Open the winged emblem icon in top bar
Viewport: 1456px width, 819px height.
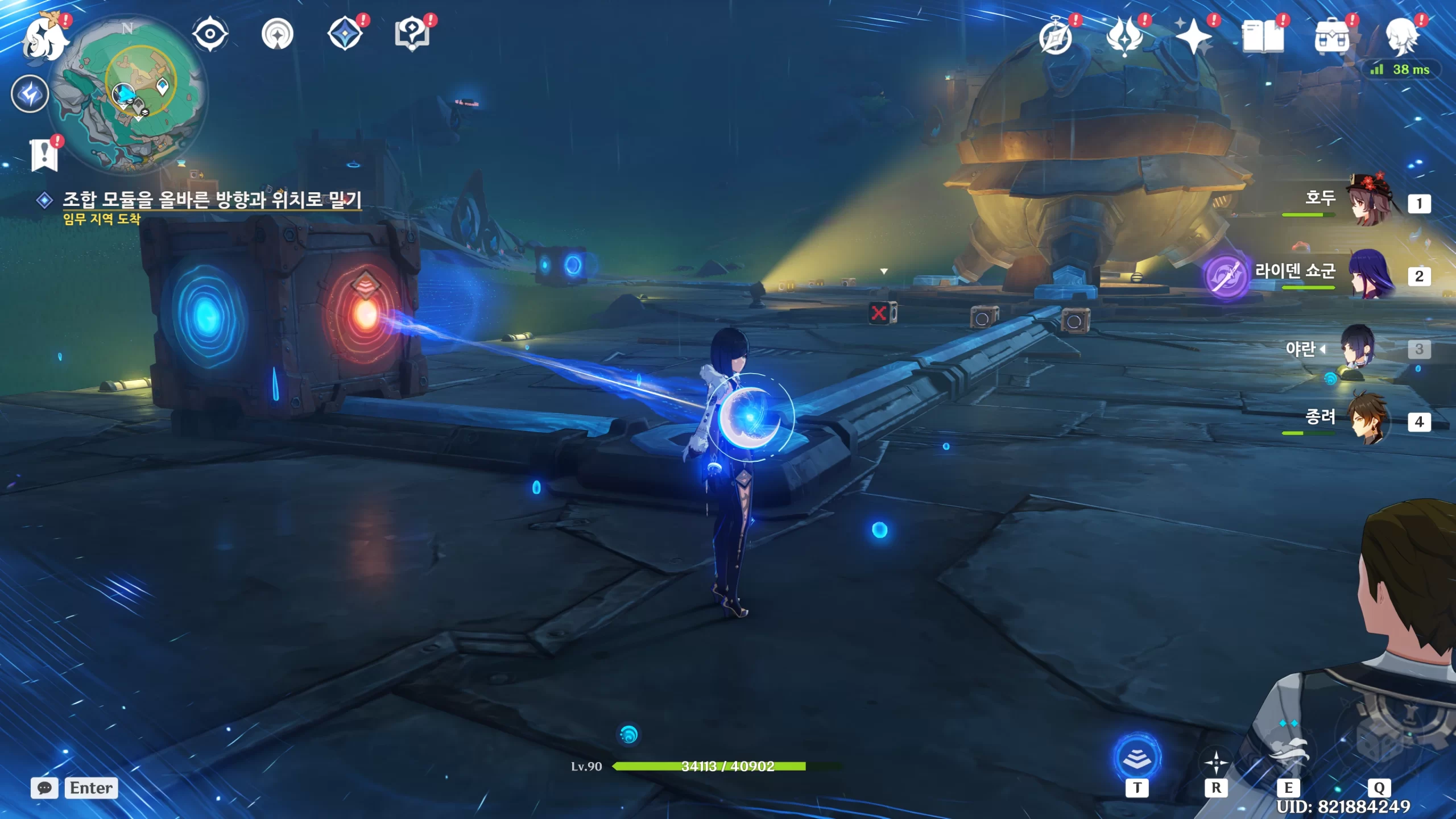coord(1124,38)
